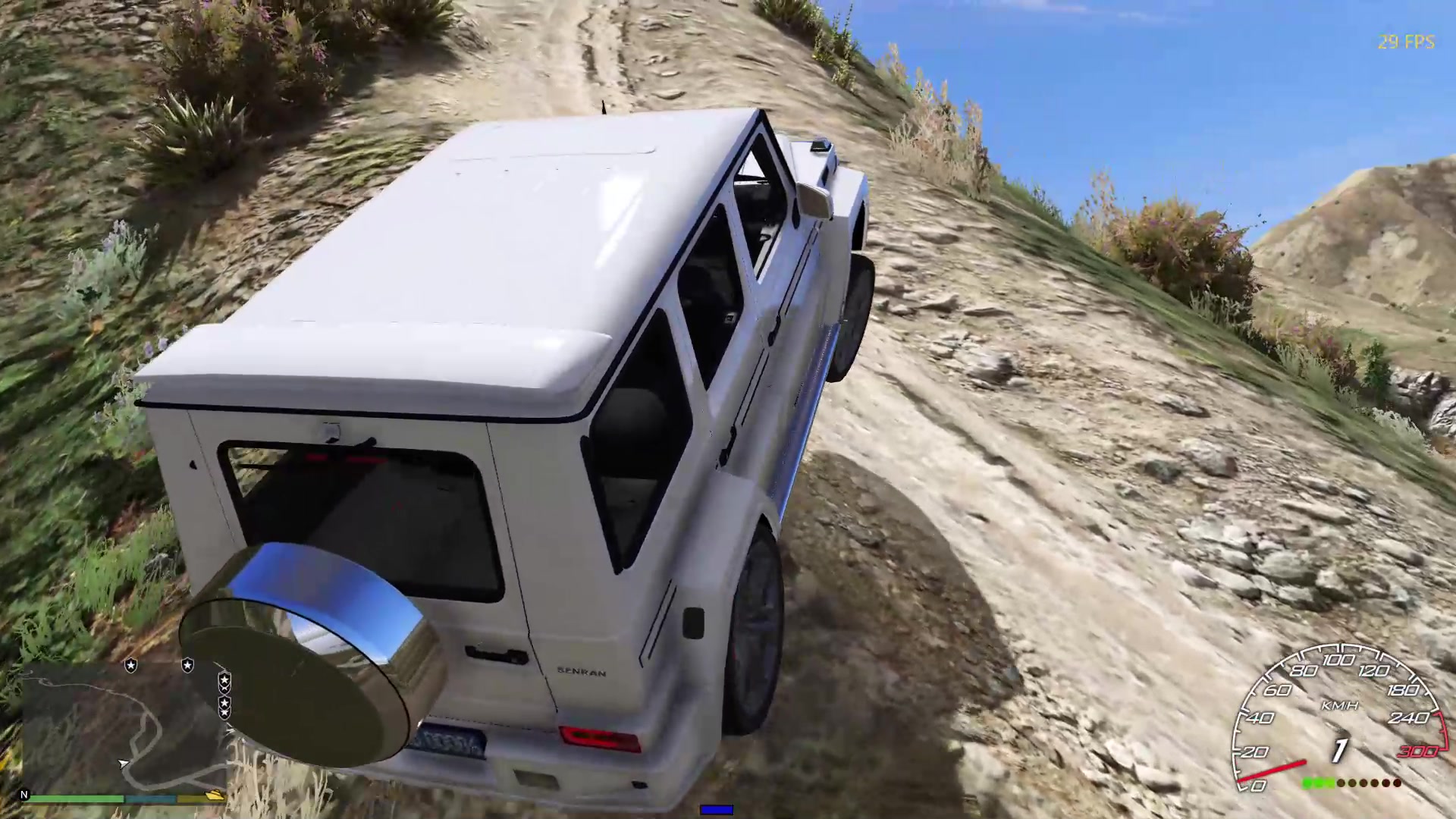Click the red 300 redline marker
Screen dimensions: 1456x819
click(x=1419, y=751)
